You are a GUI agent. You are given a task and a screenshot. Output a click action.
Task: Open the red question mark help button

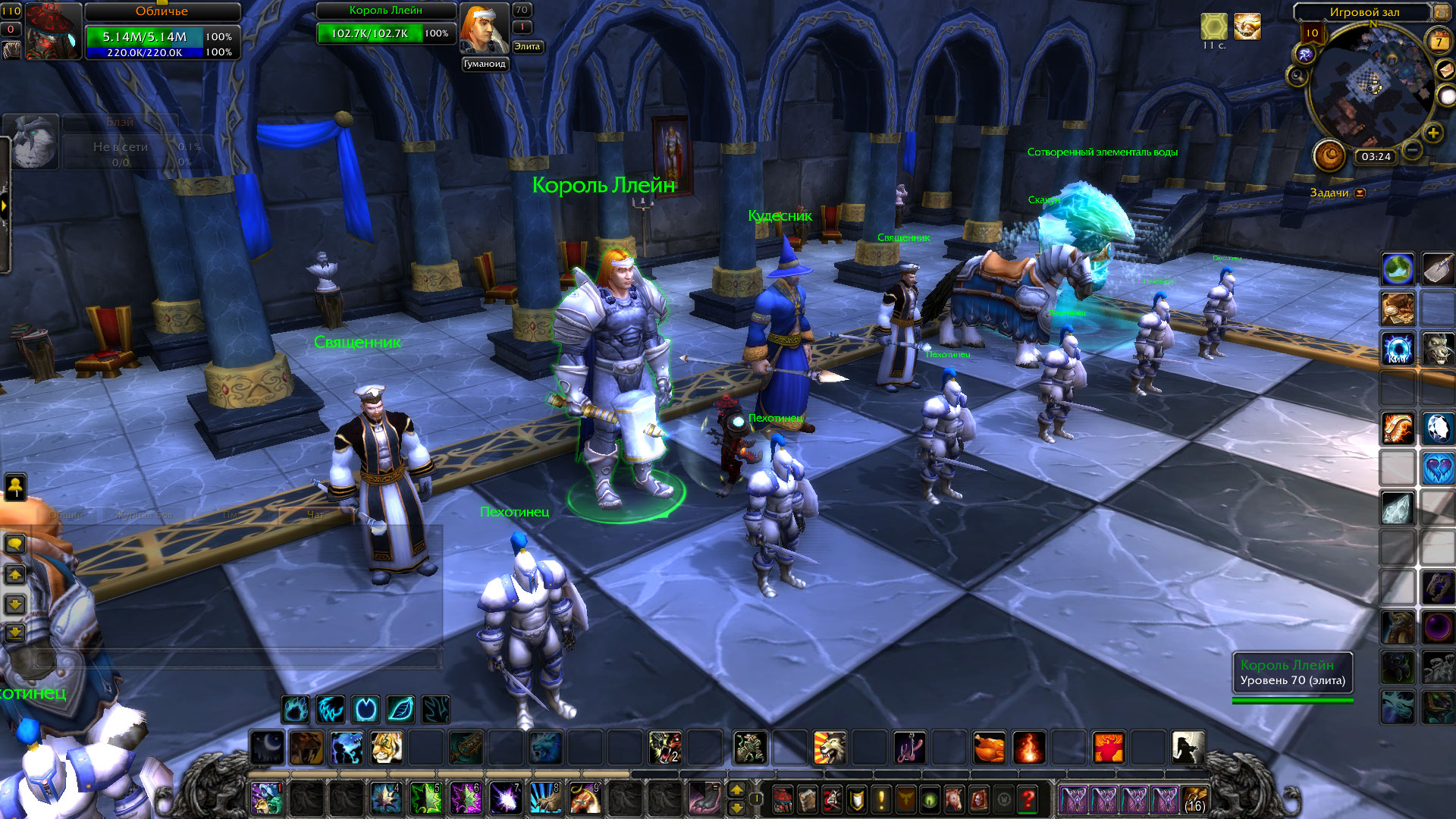1028,799
